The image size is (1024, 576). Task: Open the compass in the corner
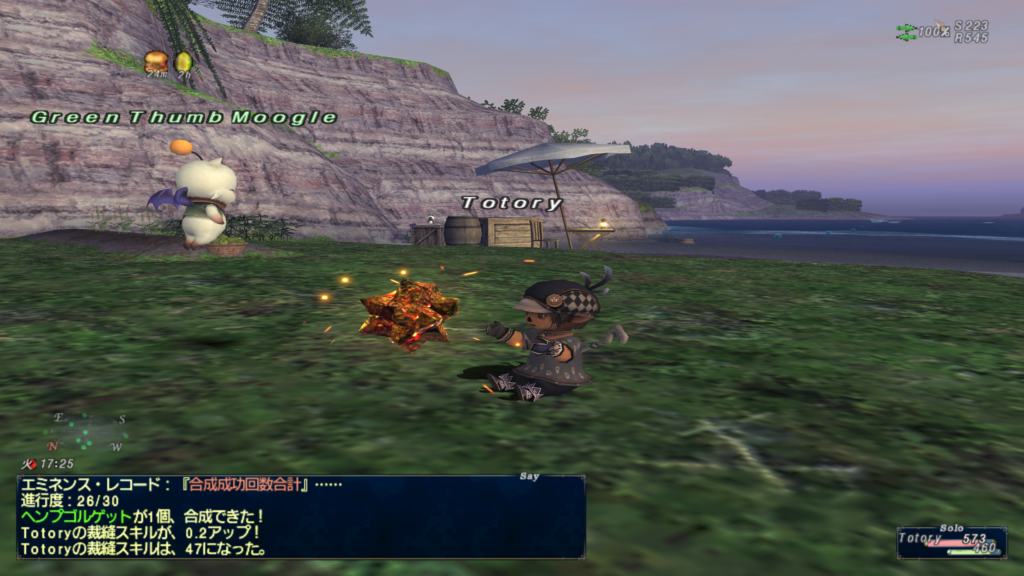[x=84, y=431]
